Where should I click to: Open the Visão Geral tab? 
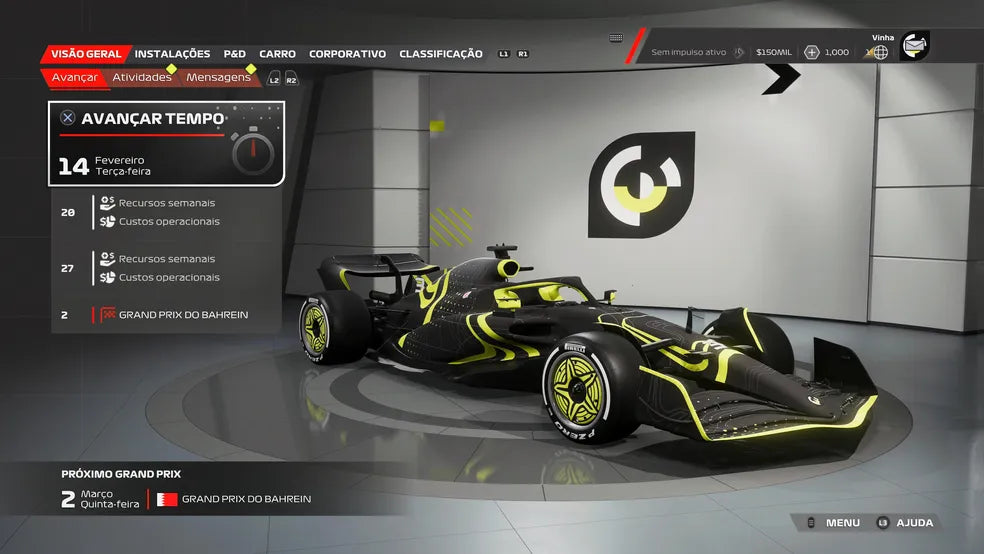[86, 54]
